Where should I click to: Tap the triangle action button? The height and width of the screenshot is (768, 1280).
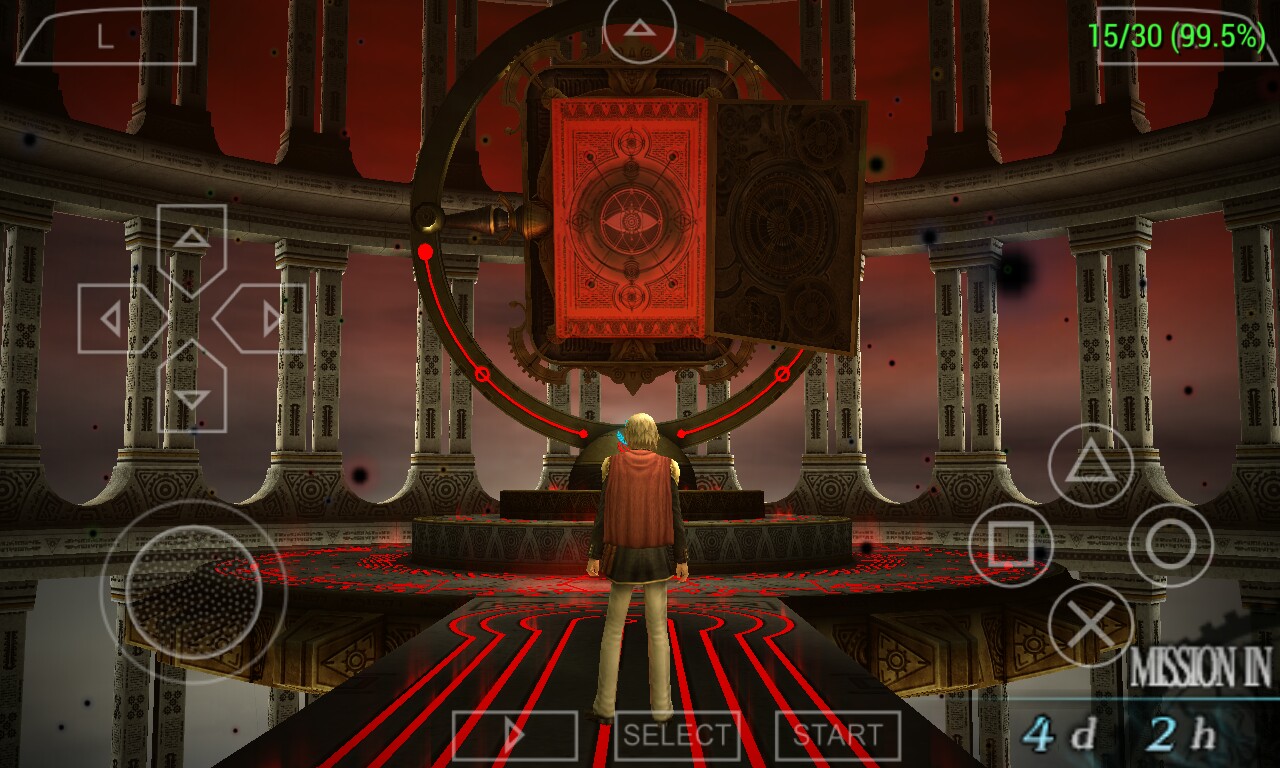[x=1090, y=465]
